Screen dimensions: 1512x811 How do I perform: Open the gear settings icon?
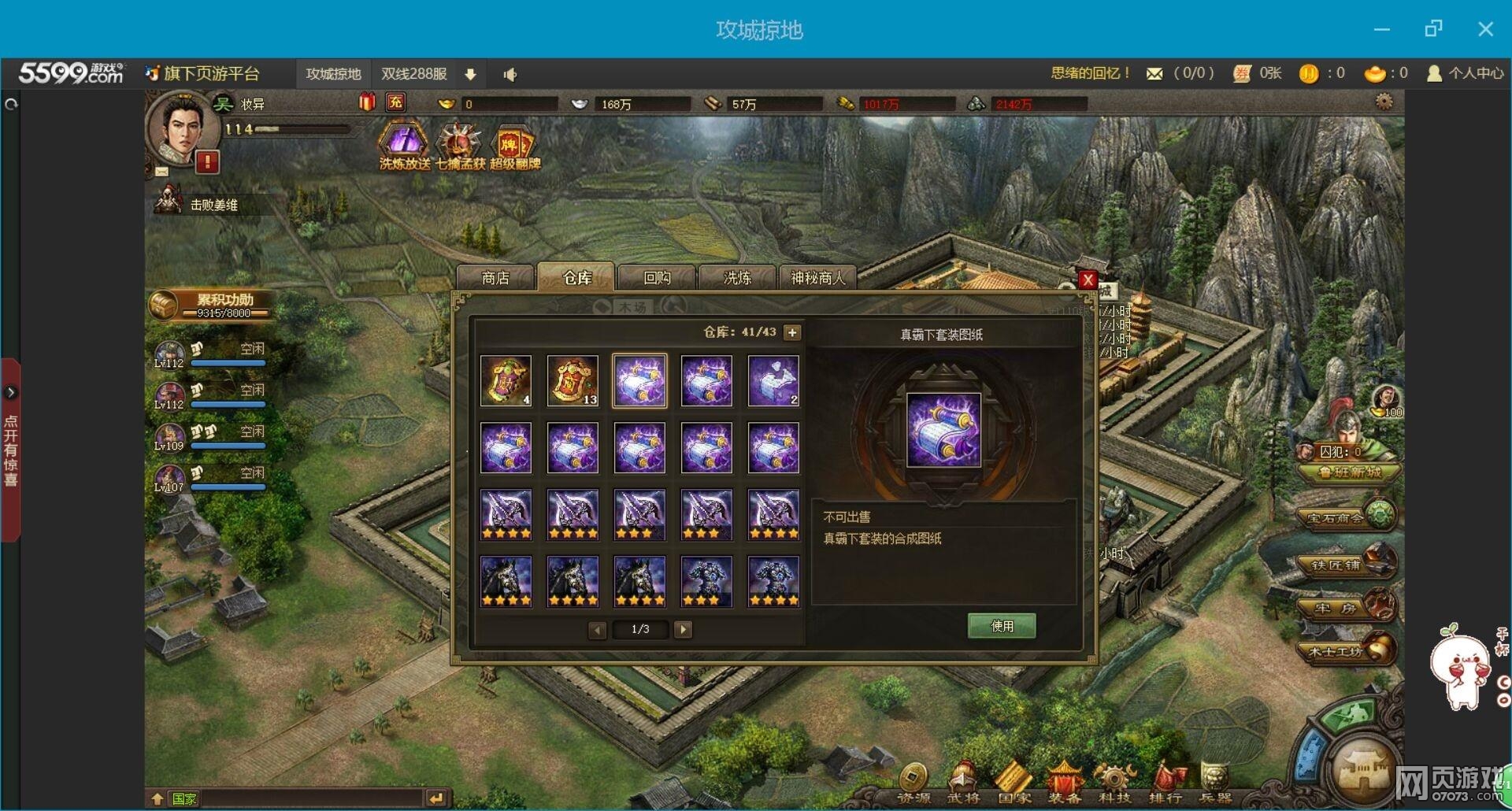click(1384, 102)
